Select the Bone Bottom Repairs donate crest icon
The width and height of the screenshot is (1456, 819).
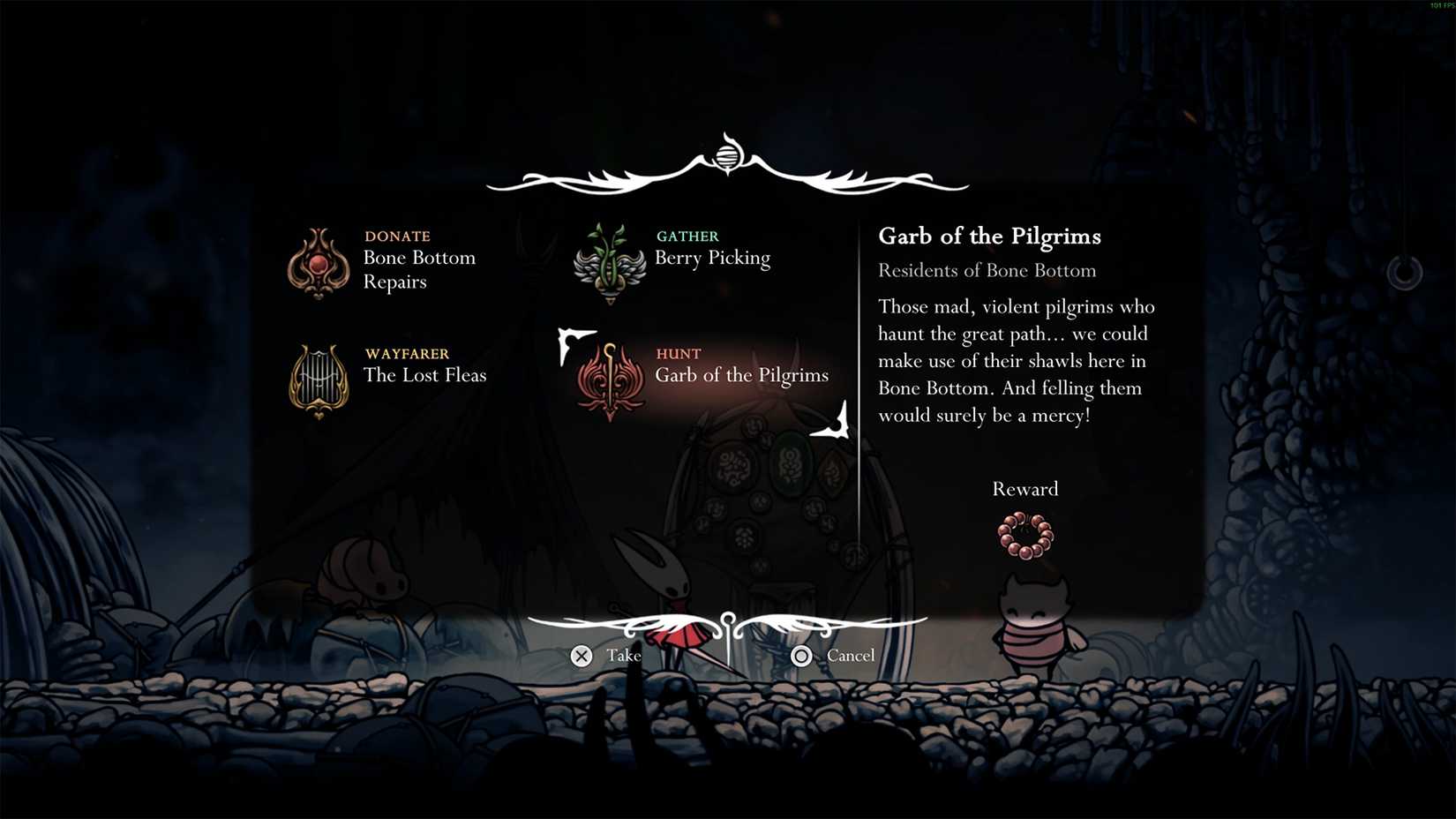(x=318, y=262)
